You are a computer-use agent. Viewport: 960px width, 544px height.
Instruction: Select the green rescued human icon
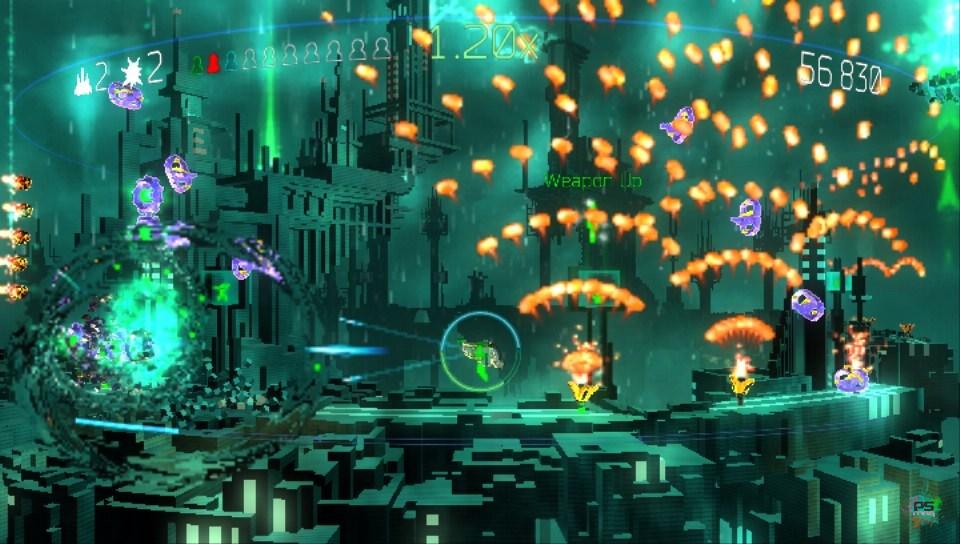197,64
